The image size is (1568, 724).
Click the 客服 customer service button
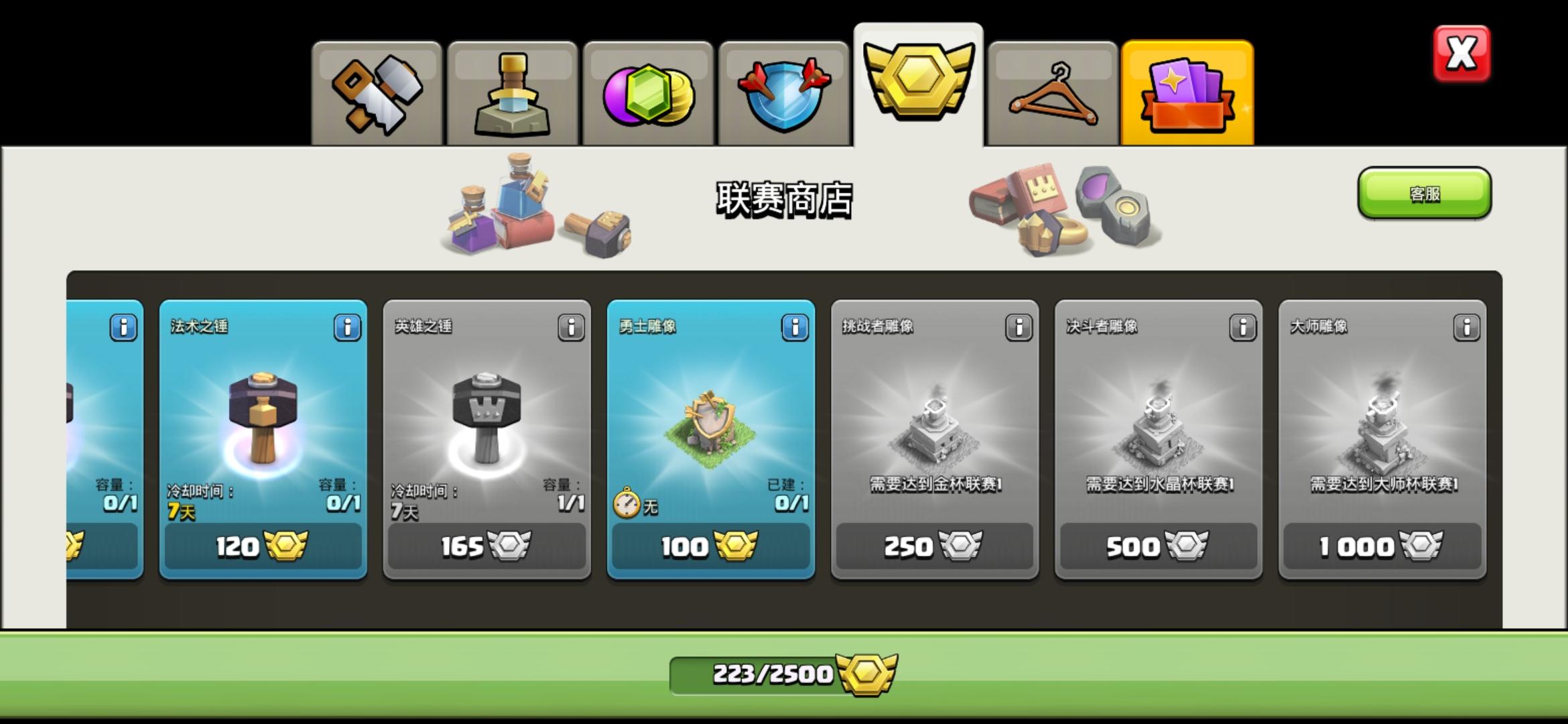[x=1424, y=194]
